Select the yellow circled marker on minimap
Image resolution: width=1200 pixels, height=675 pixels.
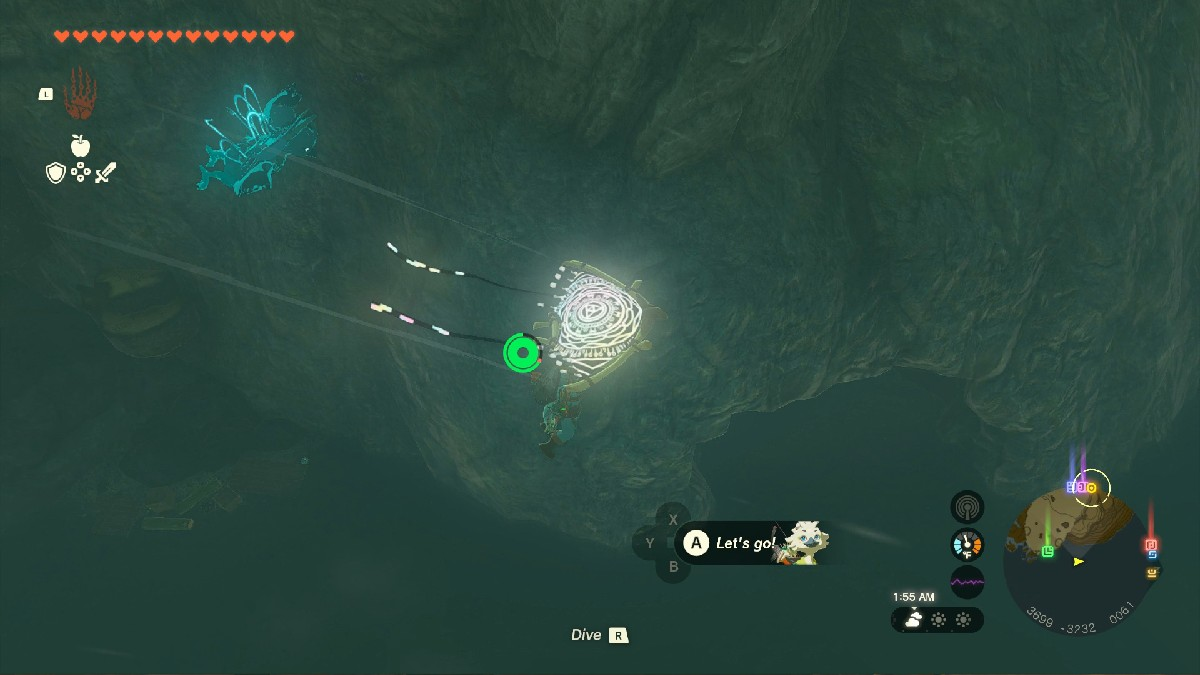pyautogui.click(x=1092, y=487)
